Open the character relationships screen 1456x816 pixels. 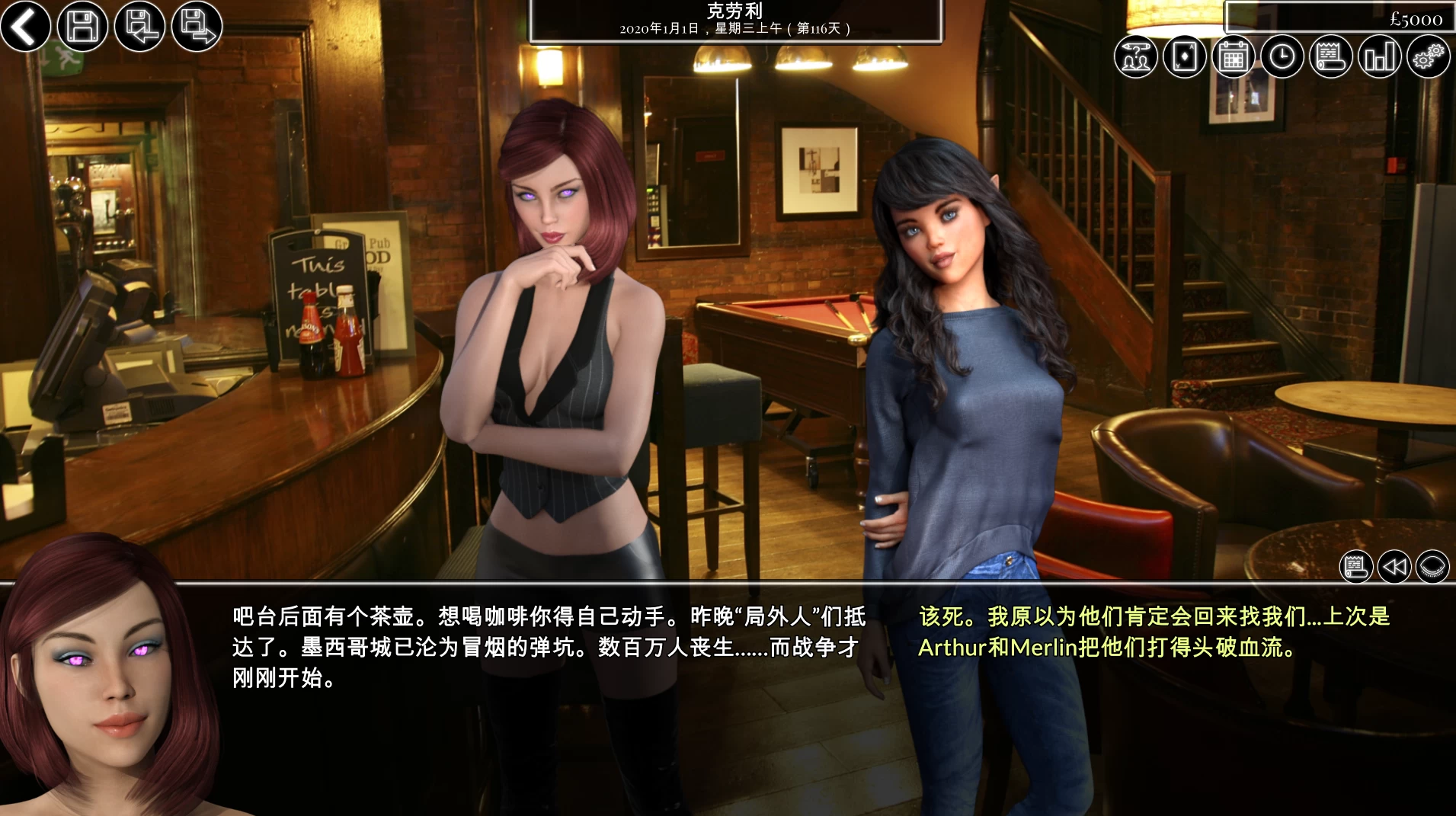(1135, 56)
